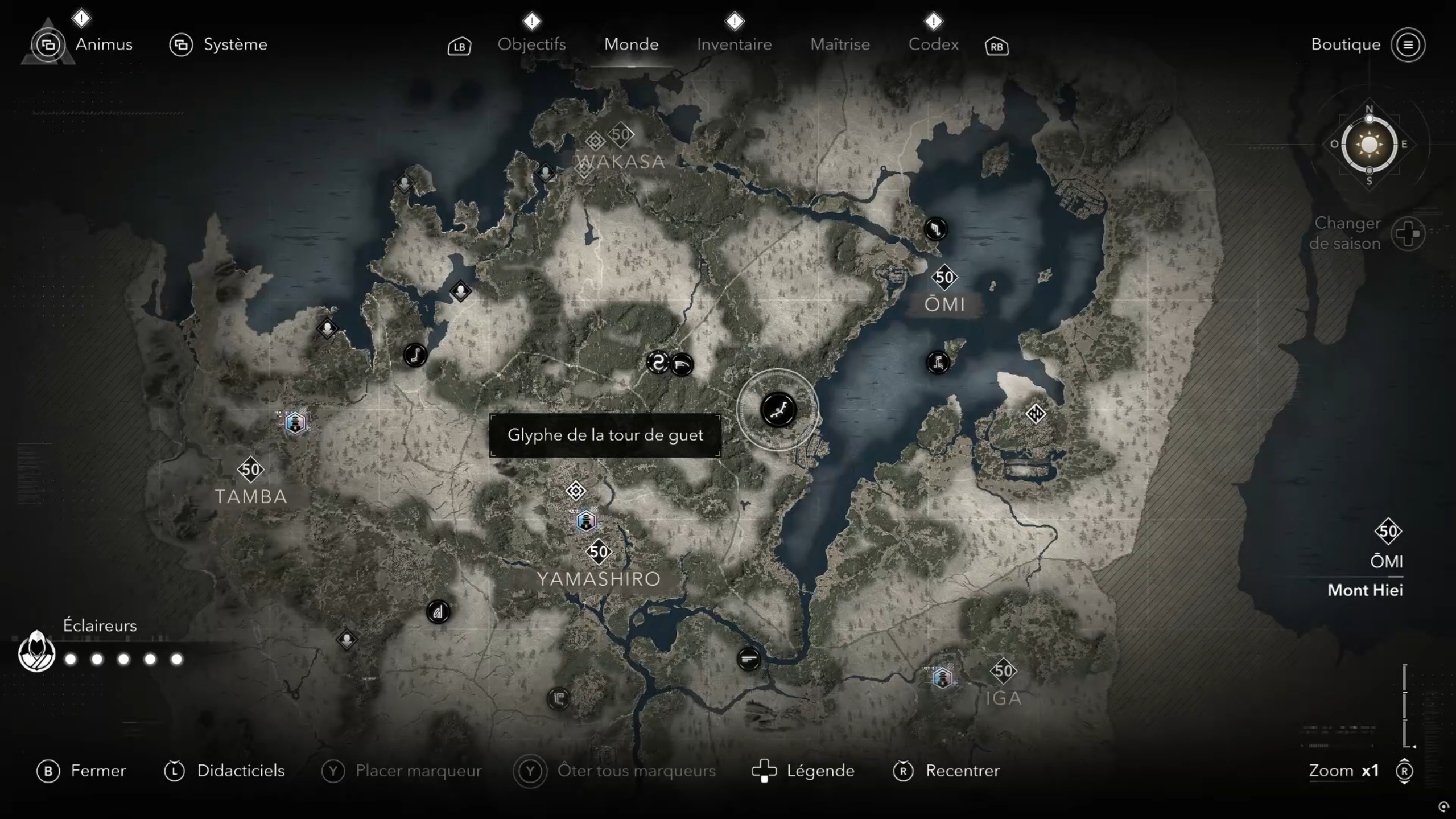1456x819 pixels.
Task: Select the Iga region level marker
Action: 1003,671
